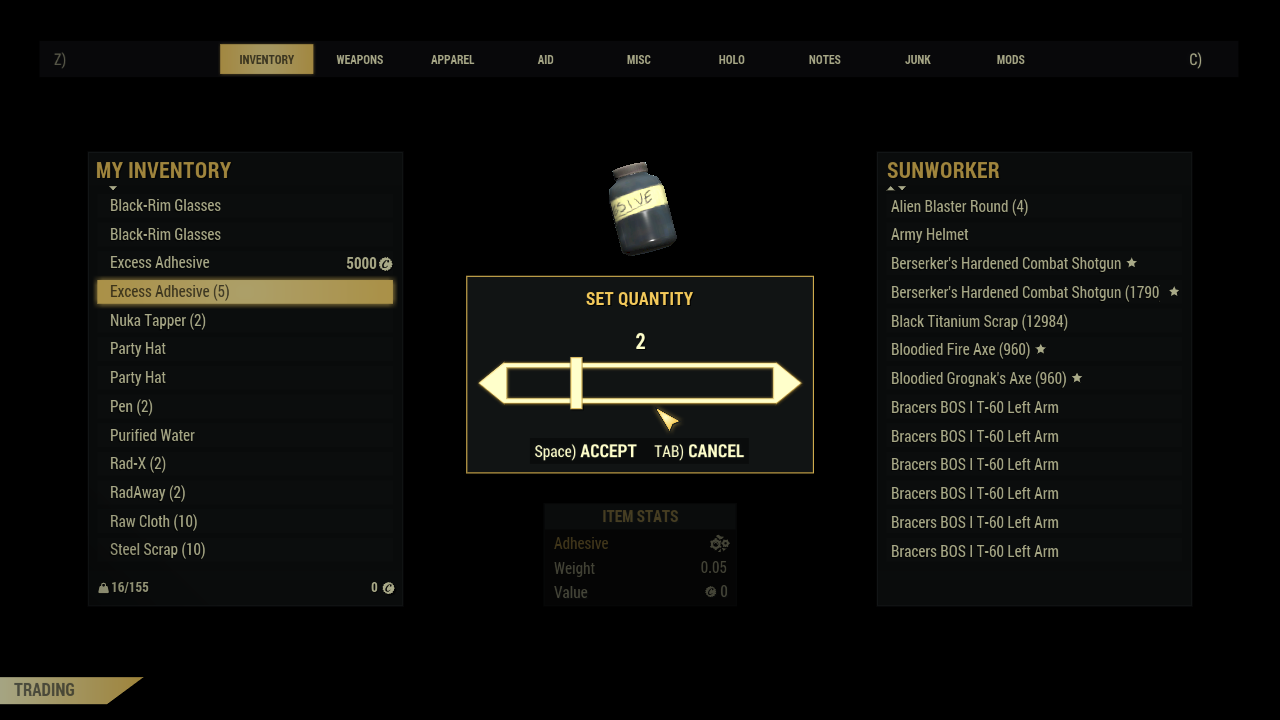Pick Alien Blaster Round (4) from Sunworker
This screenshot has height=720, width=1280.
[x=959, y=206]
